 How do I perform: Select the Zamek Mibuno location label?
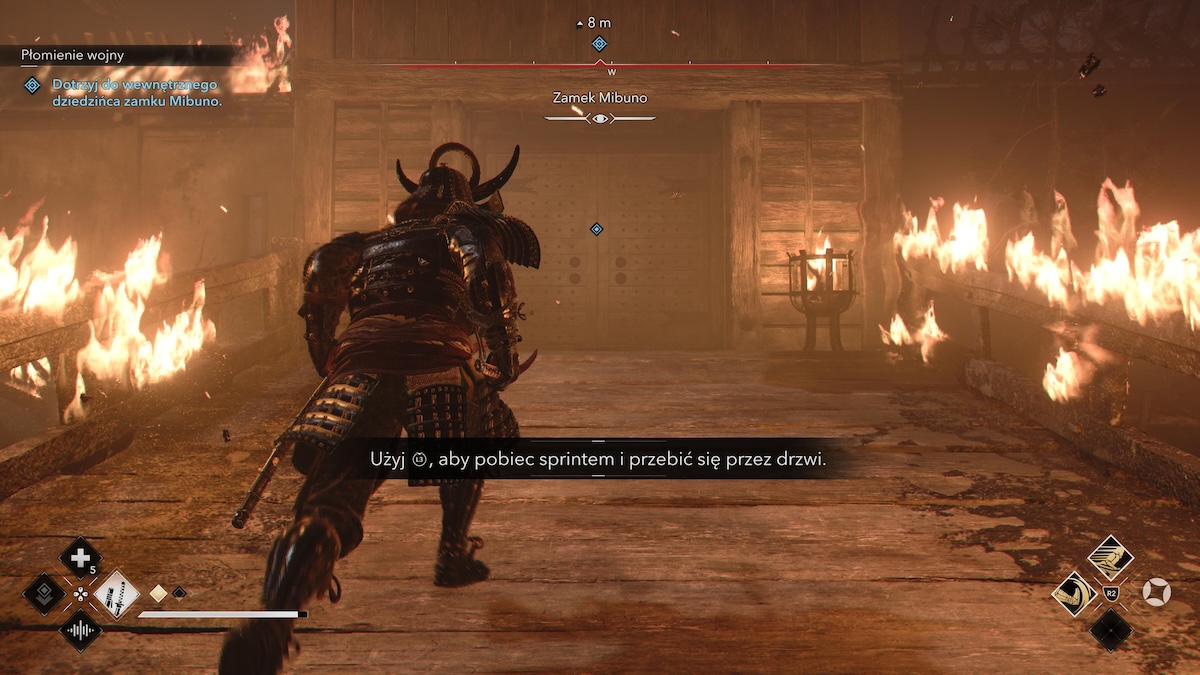point(599,98)
